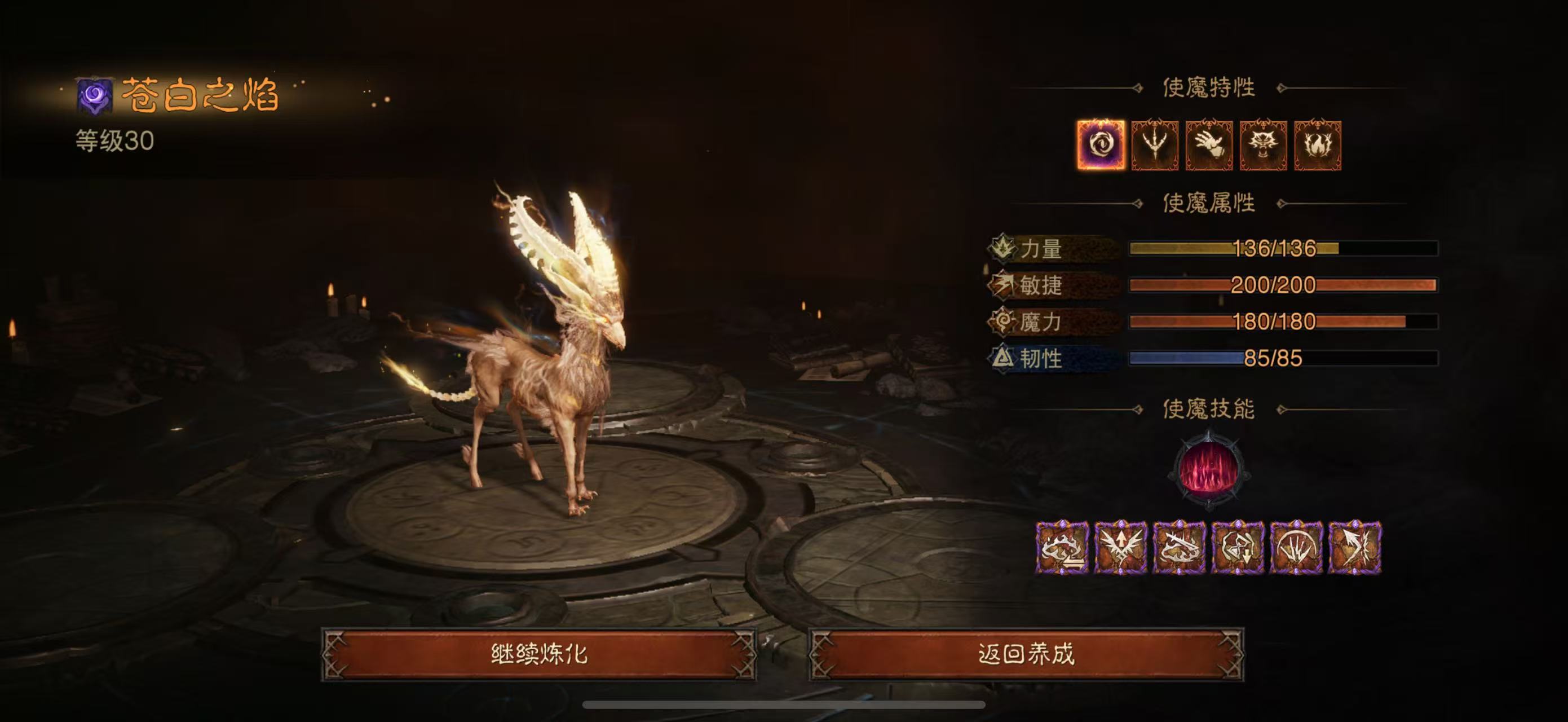Choose the wings with up-arrow skill
The width and height of the screenshot is (1568, 722).
(1121, 548)
